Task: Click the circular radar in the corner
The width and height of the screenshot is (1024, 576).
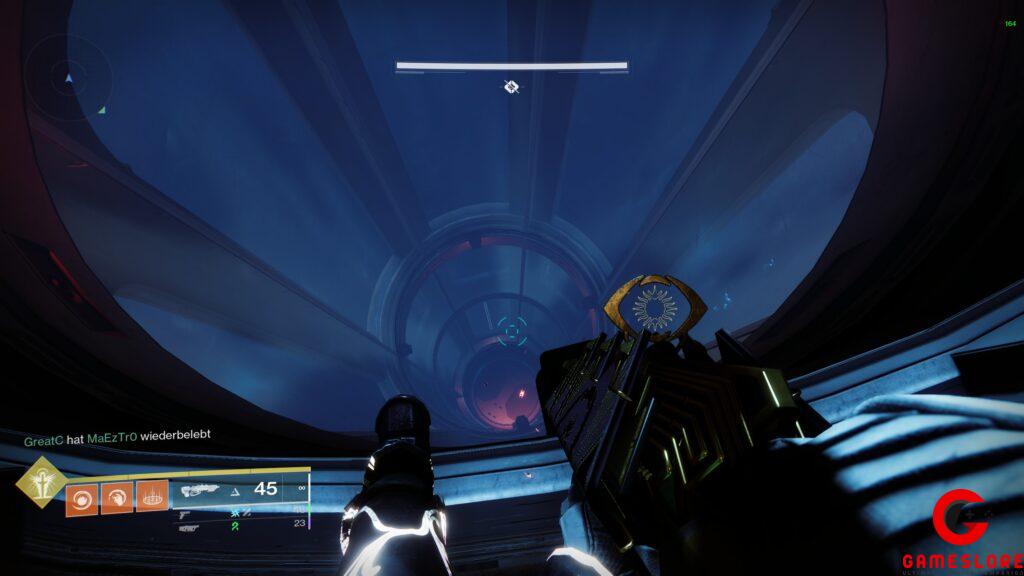Action: [68, 77]
